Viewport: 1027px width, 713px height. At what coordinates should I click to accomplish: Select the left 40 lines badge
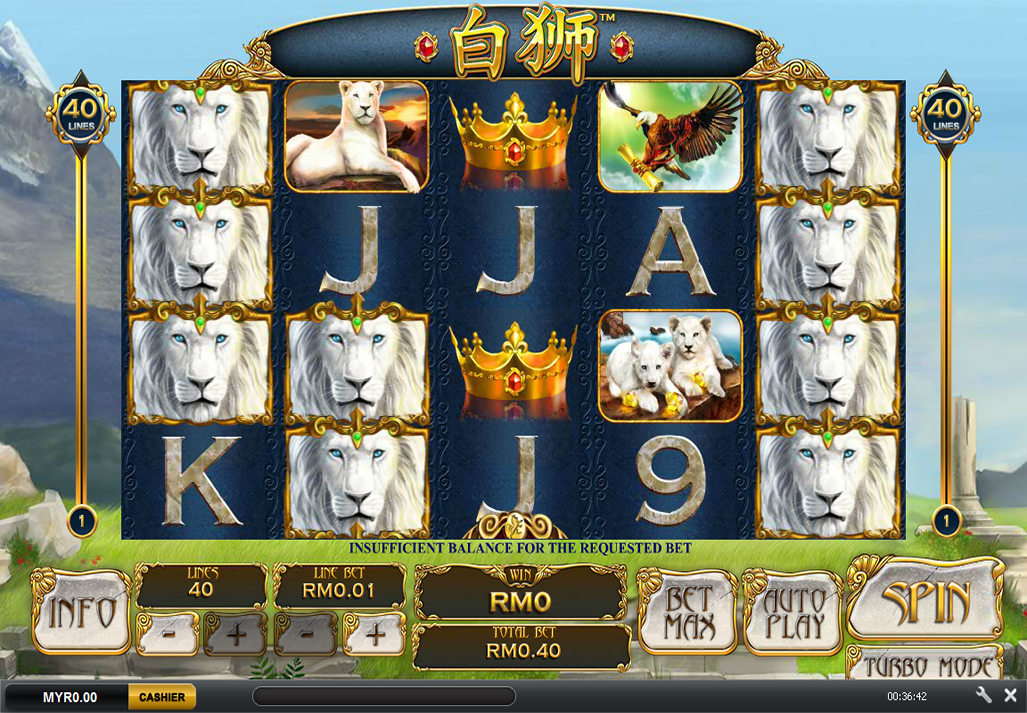click(81, 113)
